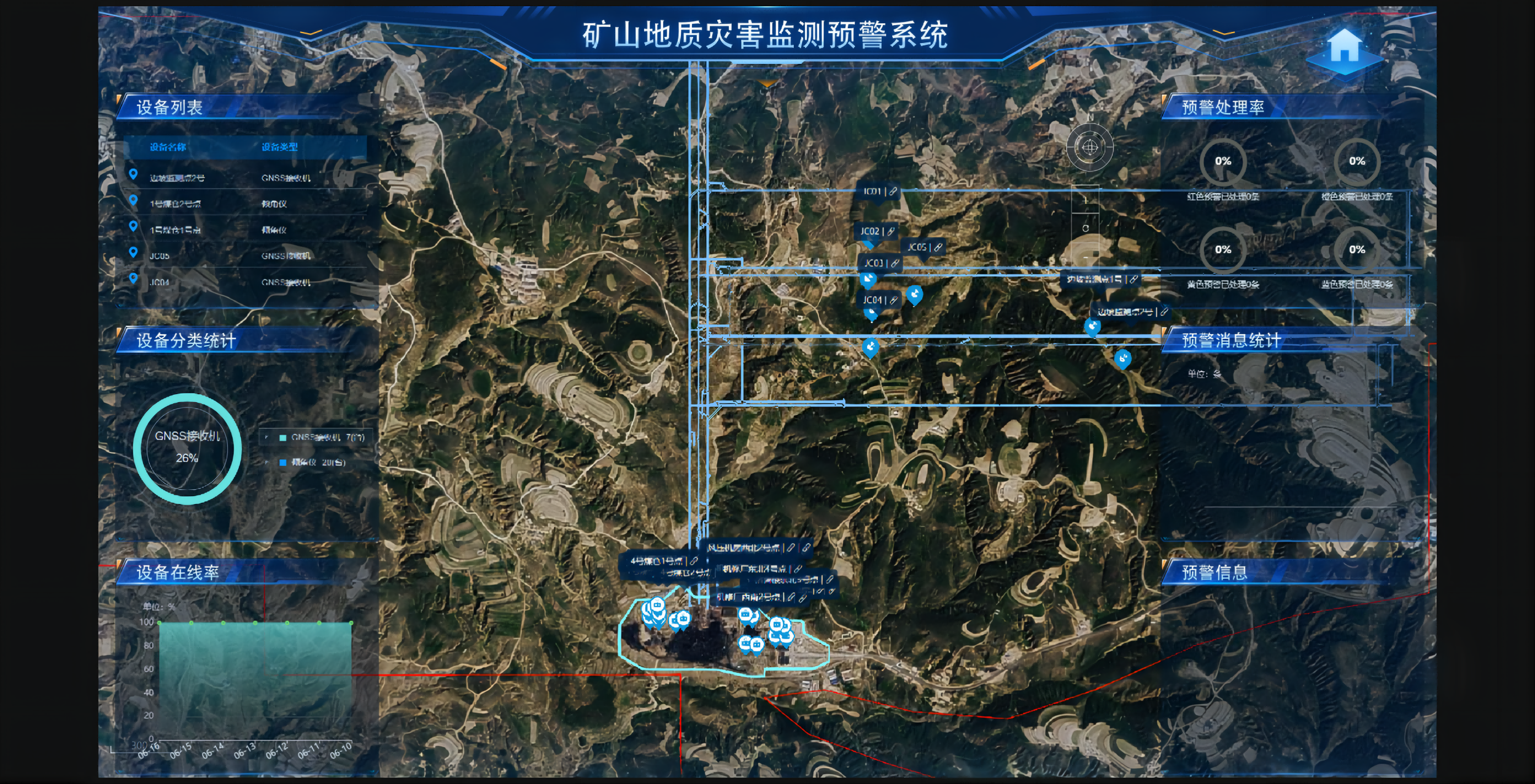Click the link icon next to 4号煤仓1号点 label
Screen dimensions: 1535x784
(694, 561)
